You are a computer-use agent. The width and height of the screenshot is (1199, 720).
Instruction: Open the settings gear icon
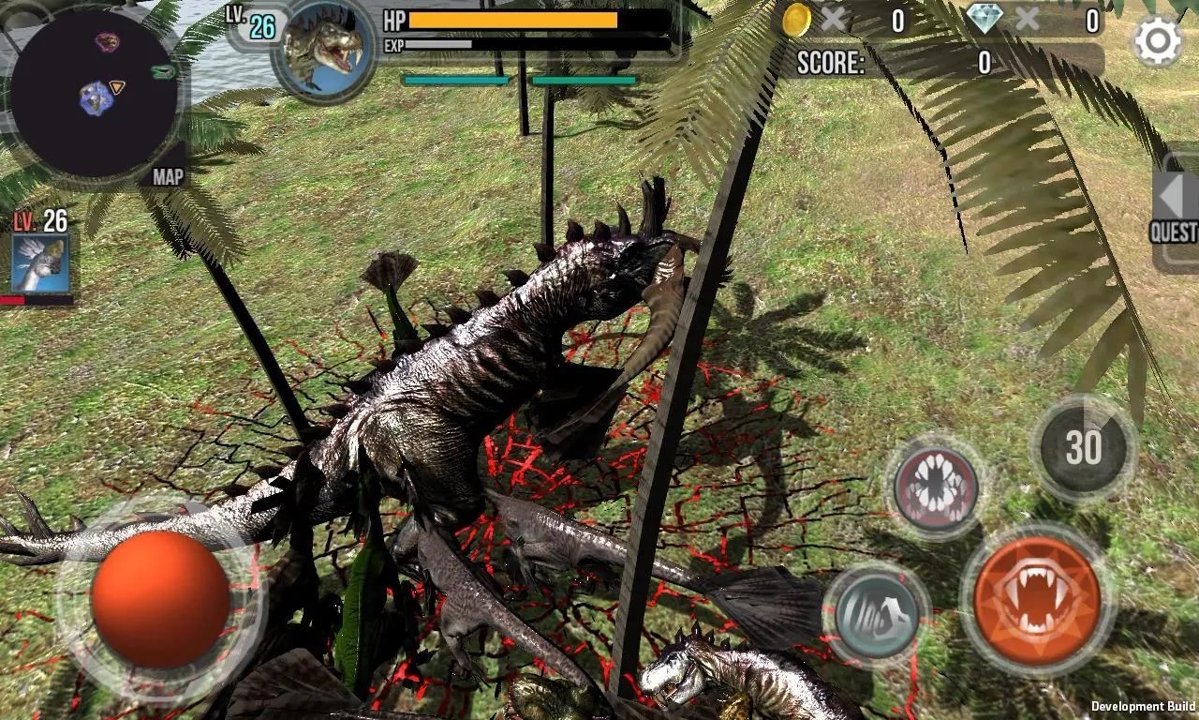tap(1157, 41)
